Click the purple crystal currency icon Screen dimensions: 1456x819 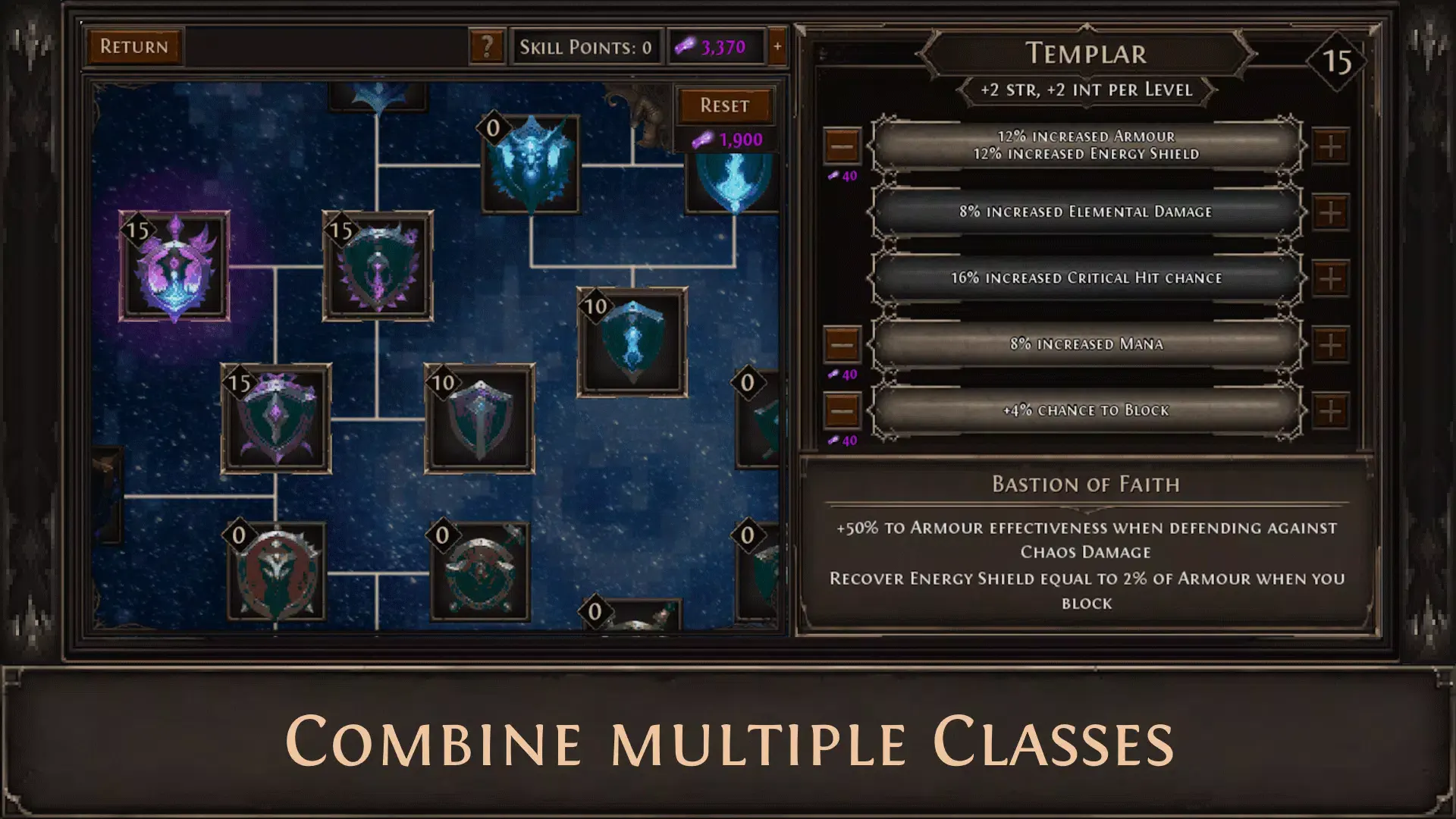pos(684,46)
